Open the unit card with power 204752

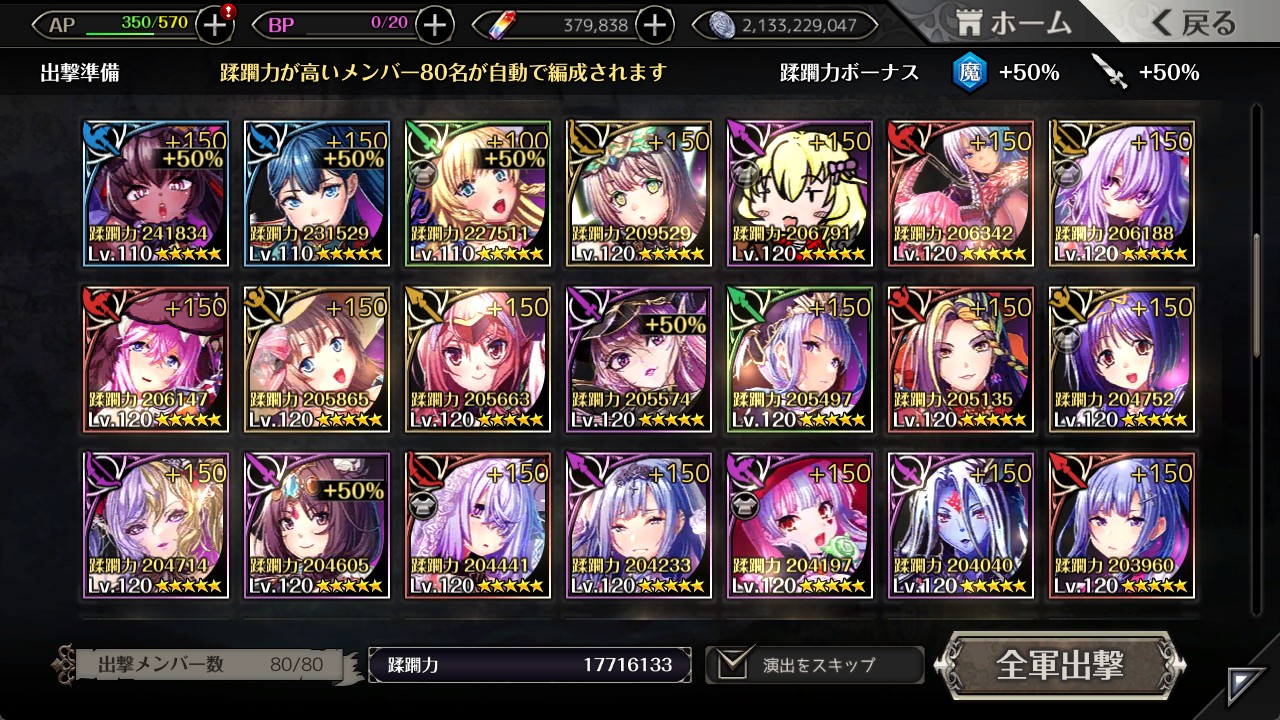pos(1122,360)
